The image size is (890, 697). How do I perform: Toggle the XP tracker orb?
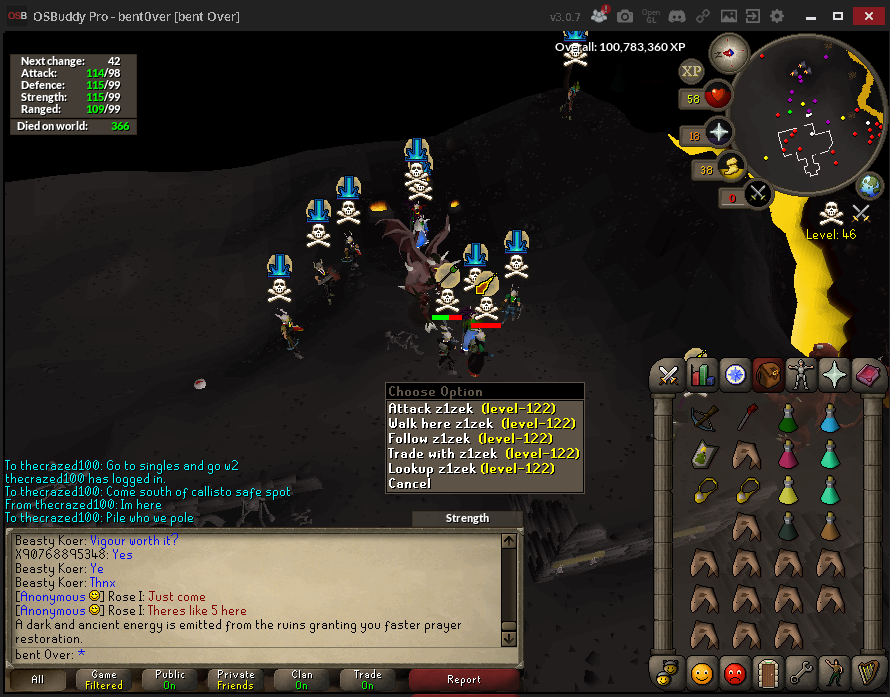691,71
